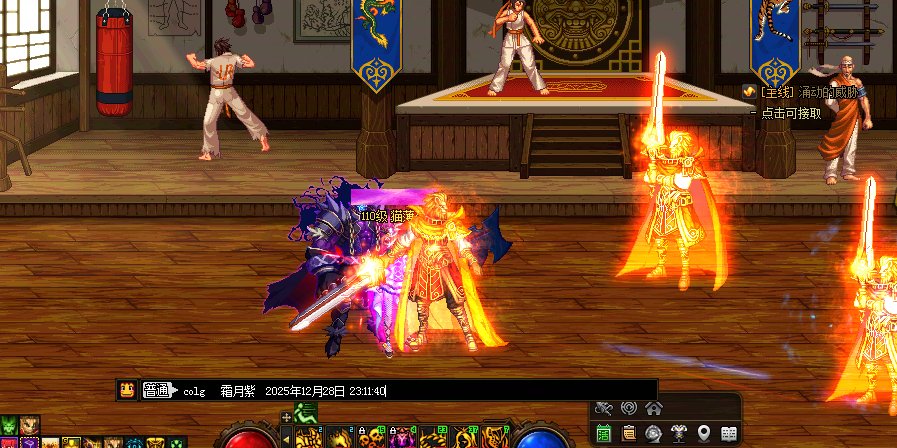Open the chat emoji face icon
Image resolution: width=897 pixels, height=448 pixels.
127,391
